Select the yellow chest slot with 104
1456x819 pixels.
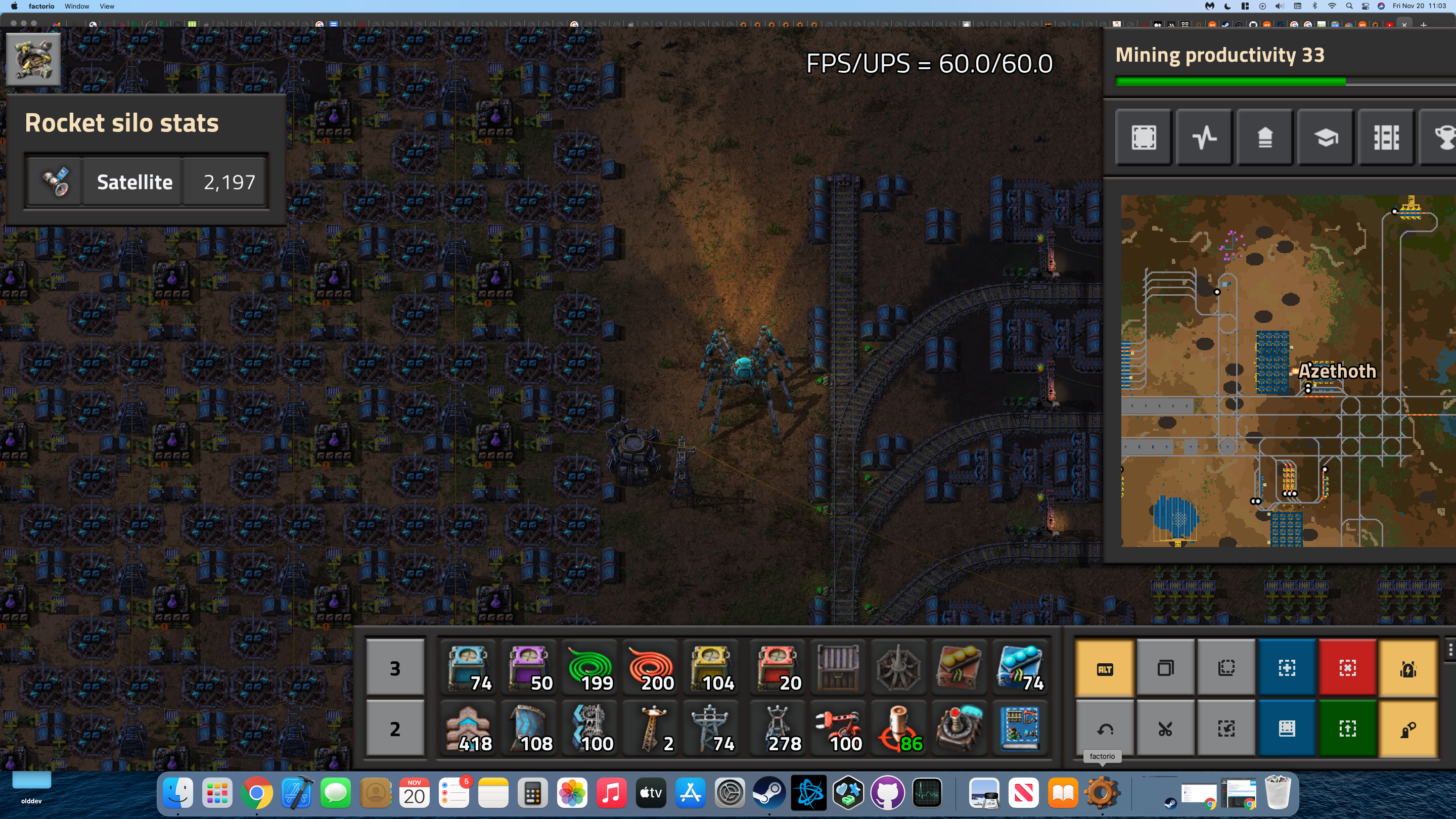pyautogui.click(x=711, y=669)
